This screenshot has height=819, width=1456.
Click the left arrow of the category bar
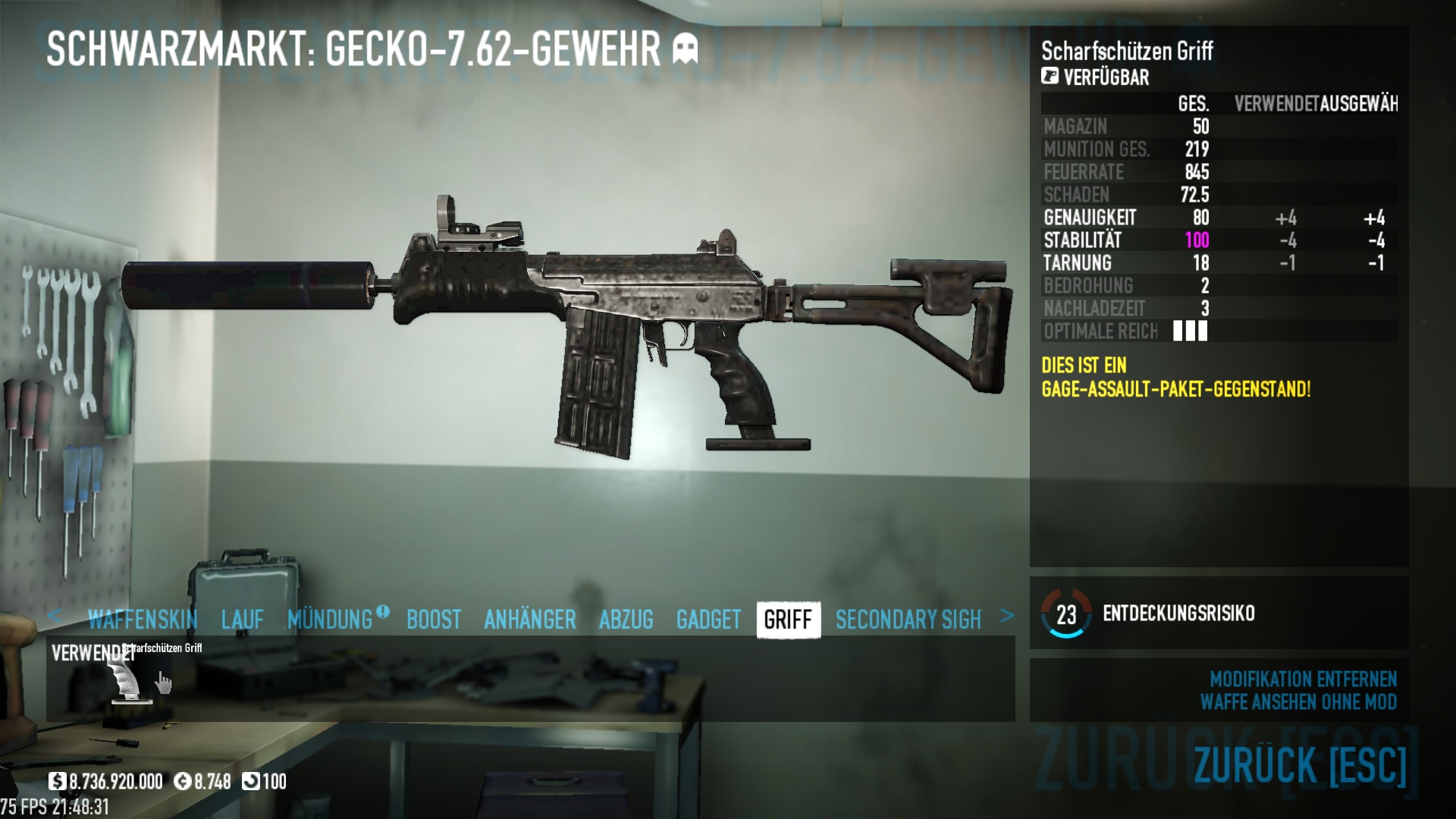click(x=54, y=616)
